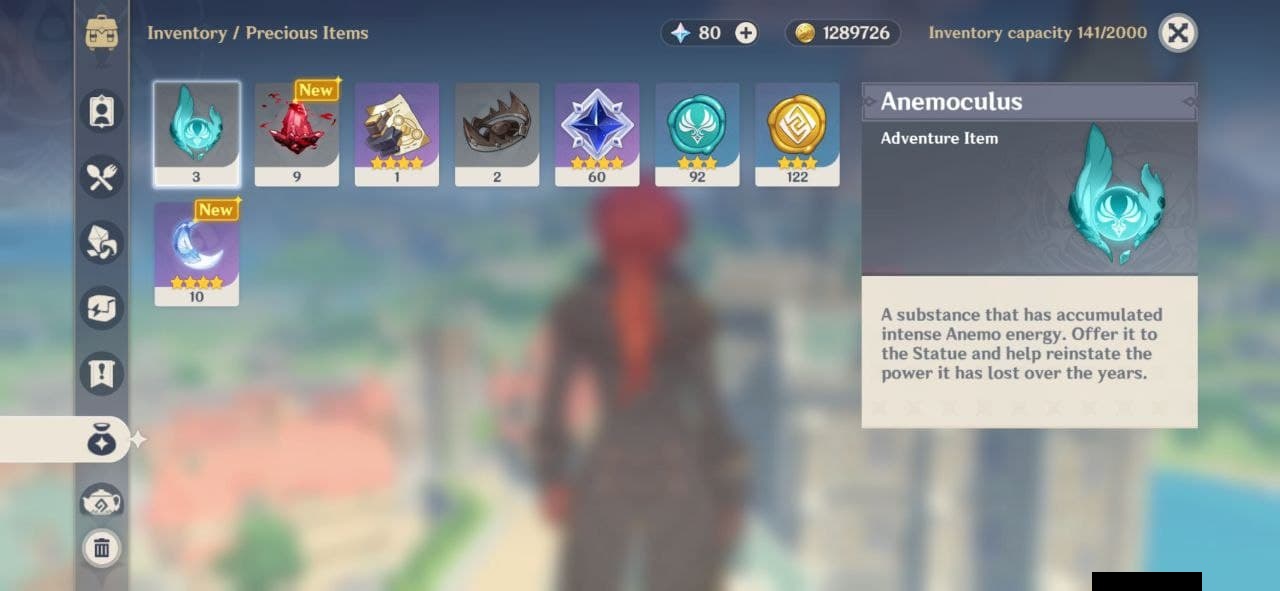Choose the four-star paper and device item
This screenshot has height=591, width=1280.
pos(397,134)
